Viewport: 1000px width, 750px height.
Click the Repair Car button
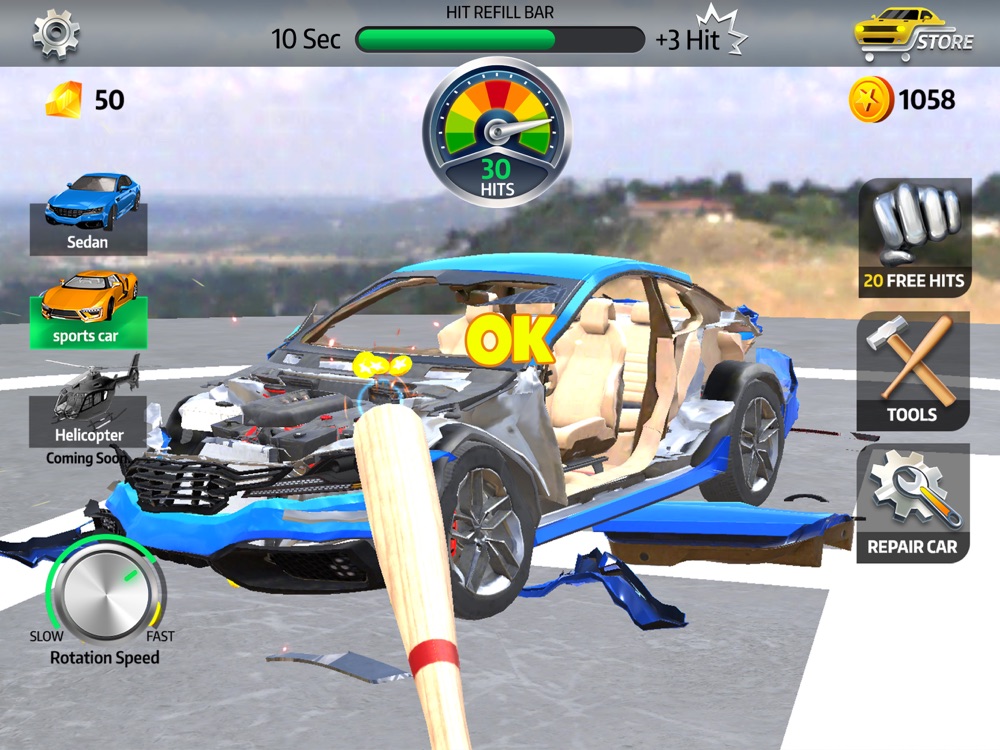pos(912,503)
